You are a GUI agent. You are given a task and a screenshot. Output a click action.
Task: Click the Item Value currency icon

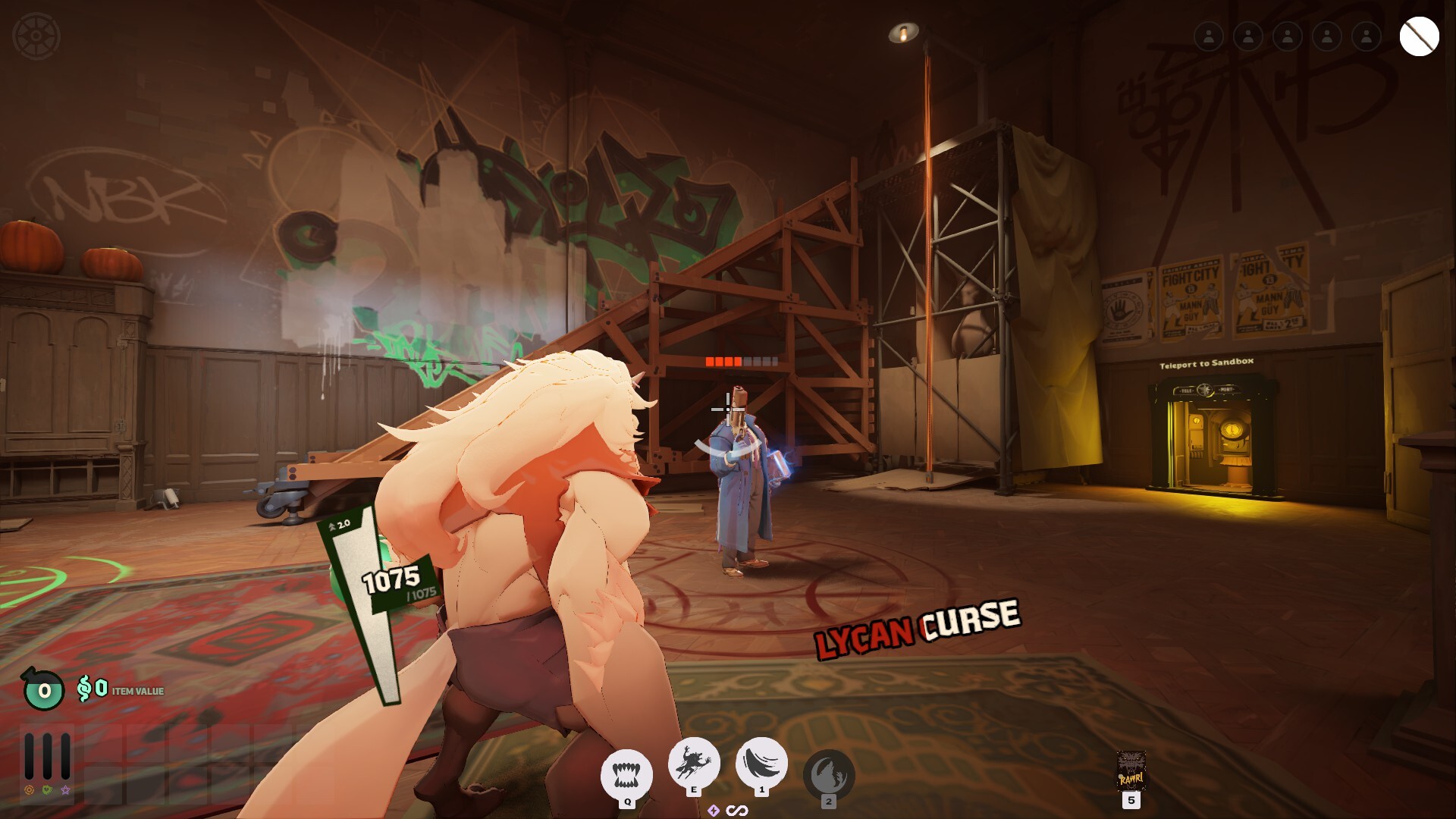[x=85, y=689]
